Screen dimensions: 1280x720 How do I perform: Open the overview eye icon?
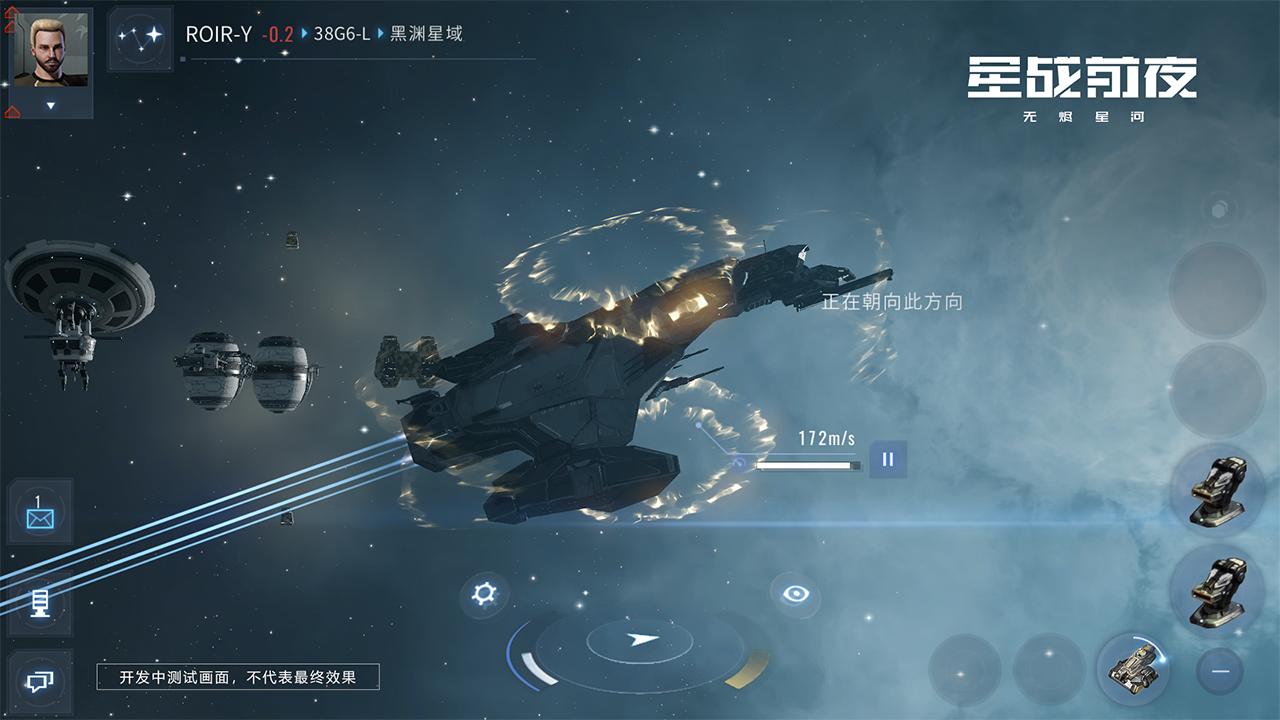point(795,593)
